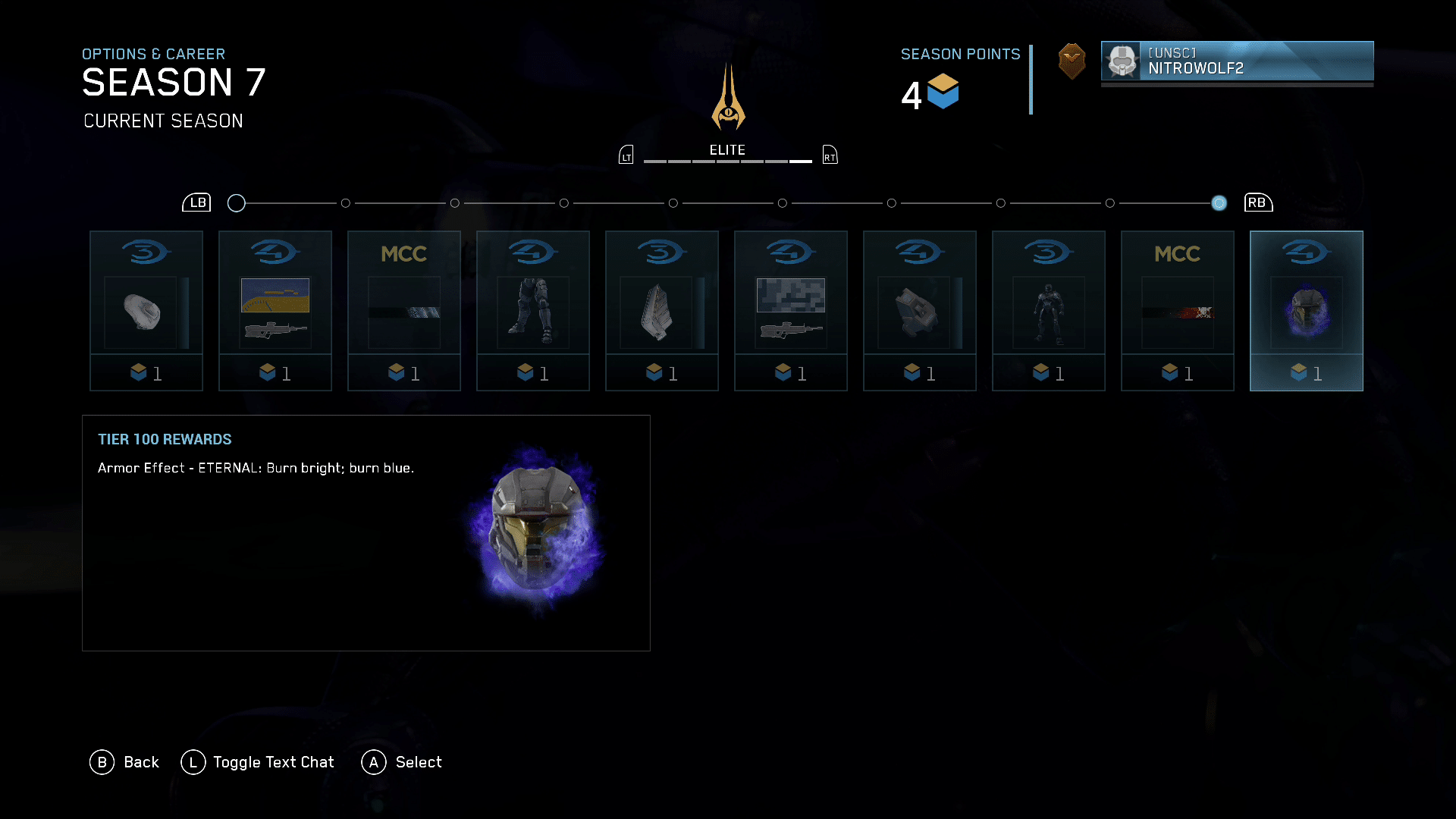Open the NITROWOLF2 player nameplate

coord(1237,61)
